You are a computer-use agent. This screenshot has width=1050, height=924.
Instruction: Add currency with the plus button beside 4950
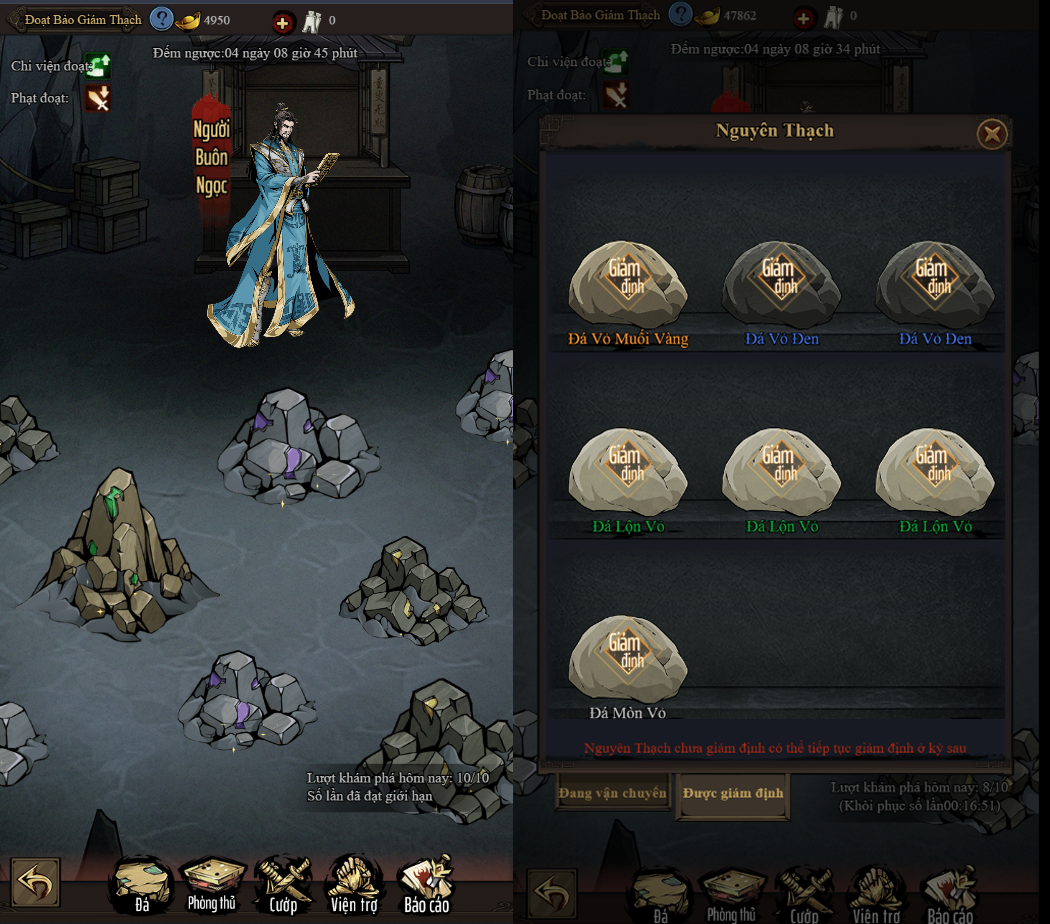[283, 20]
